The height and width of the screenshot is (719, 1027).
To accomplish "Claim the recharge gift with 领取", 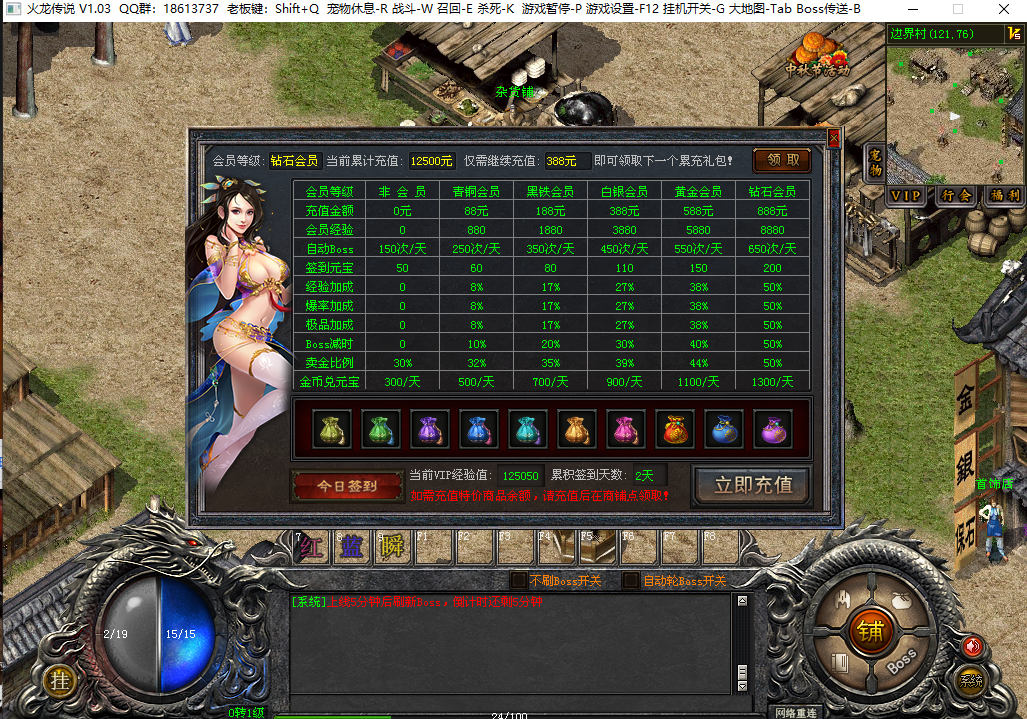I will [x=782, y=160].
